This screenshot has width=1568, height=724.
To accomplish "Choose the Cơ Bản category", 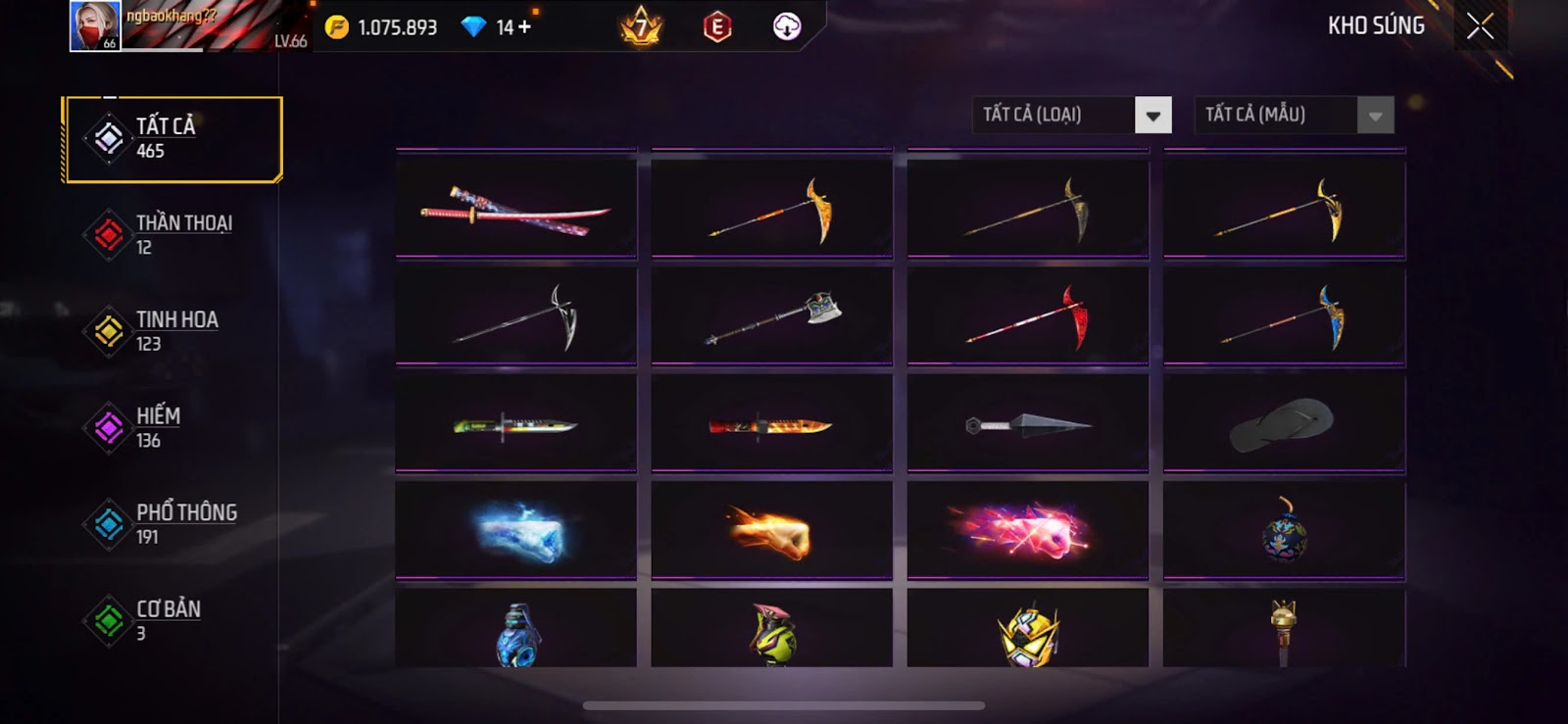I will 172,620.
